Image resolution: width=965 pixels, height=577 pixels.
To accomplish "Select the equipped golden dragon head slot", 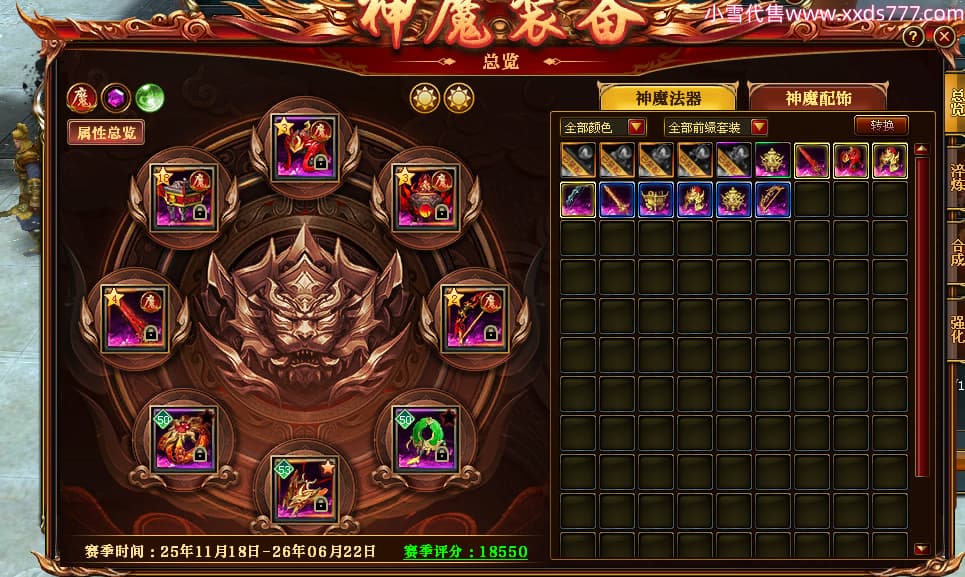I will (305, 489).
